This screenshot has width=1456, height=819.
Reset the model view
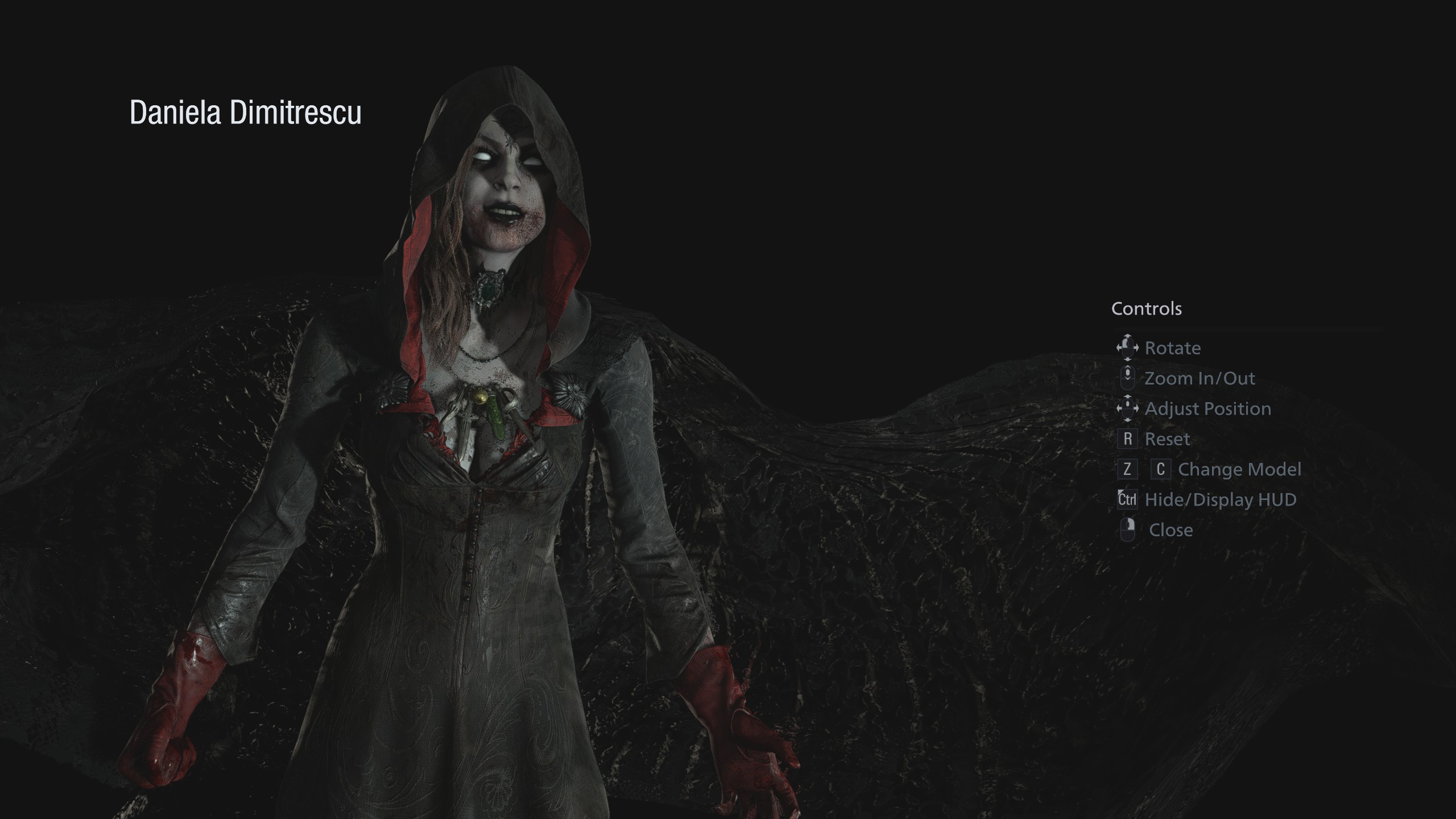[1167, 439]
